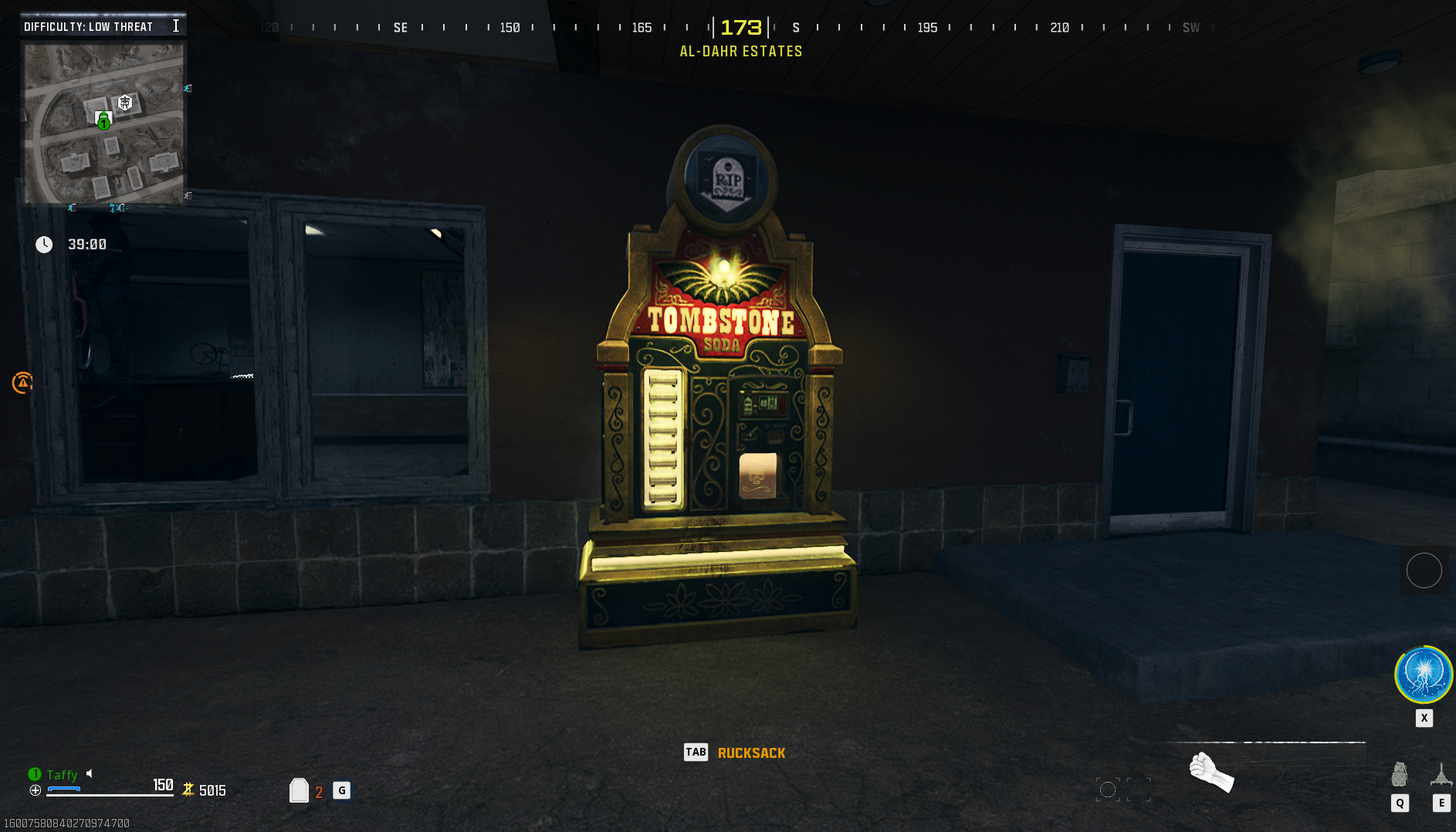
Task: Click the Energy Mine field upgrade icon
Action: [1424, 674]
